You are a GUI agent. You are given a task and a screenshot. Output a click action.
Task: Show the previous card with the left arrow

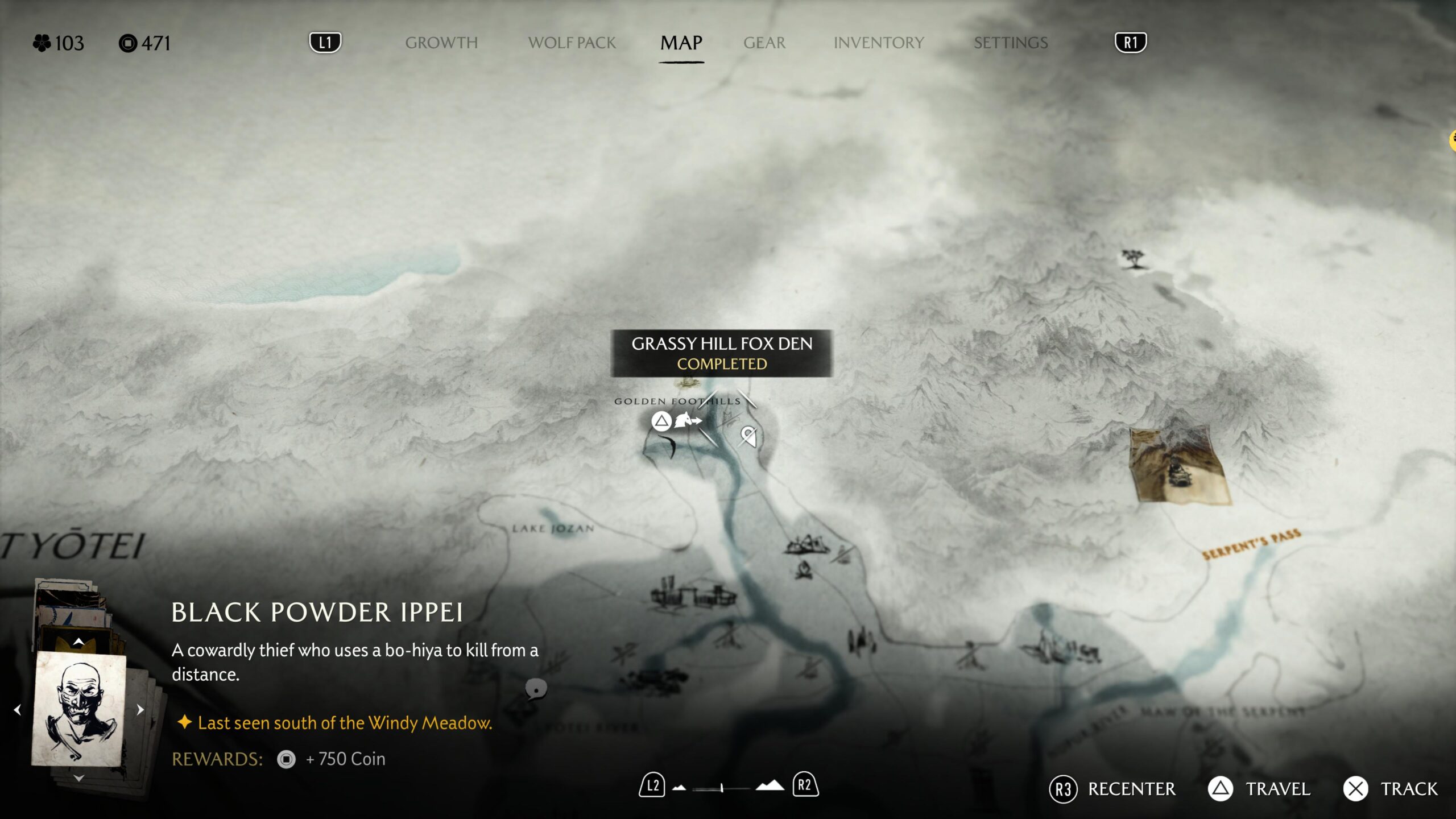pos(18,710)
